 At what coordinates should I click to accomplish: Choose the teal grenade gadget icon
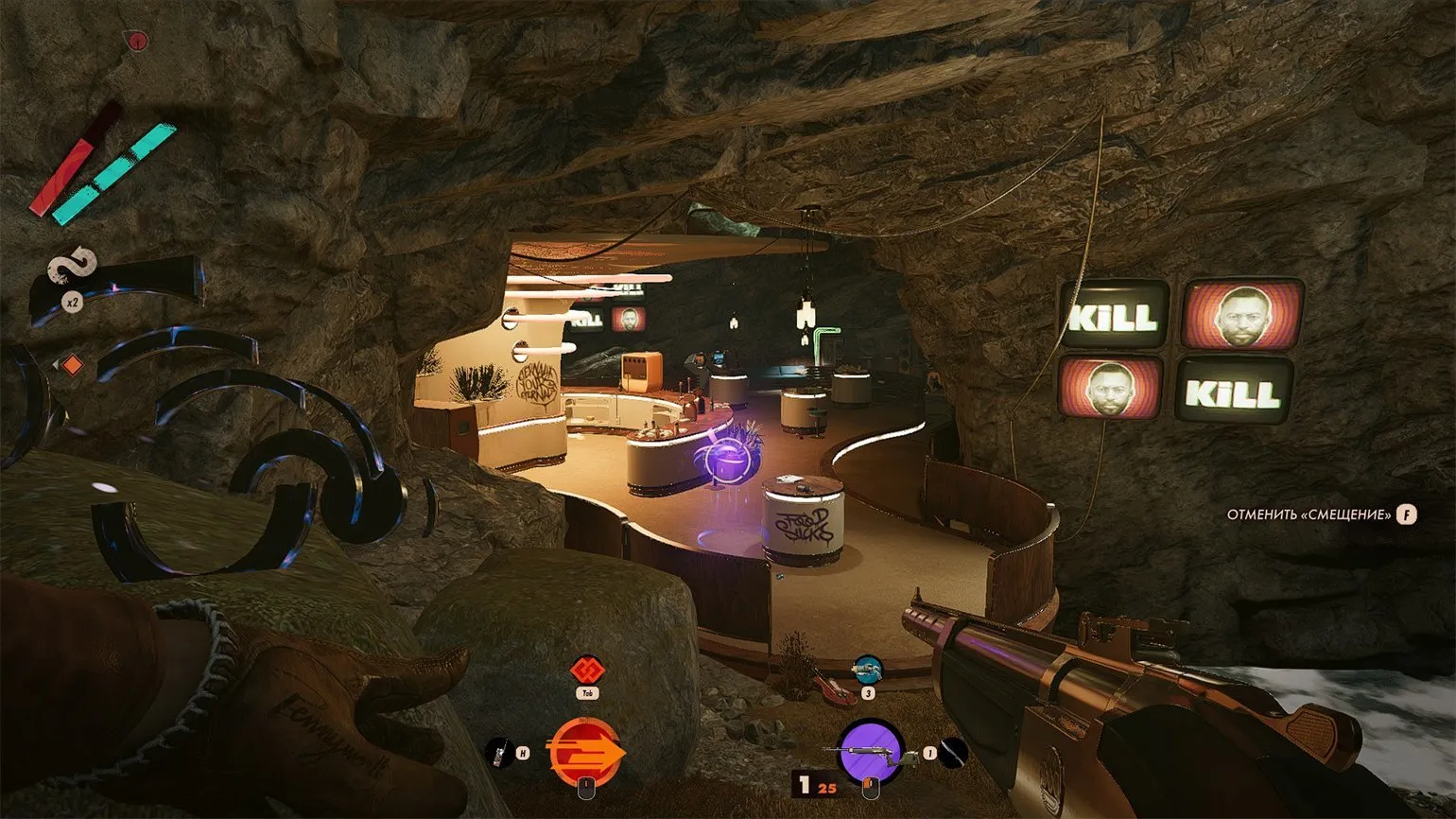pos(867,671)
